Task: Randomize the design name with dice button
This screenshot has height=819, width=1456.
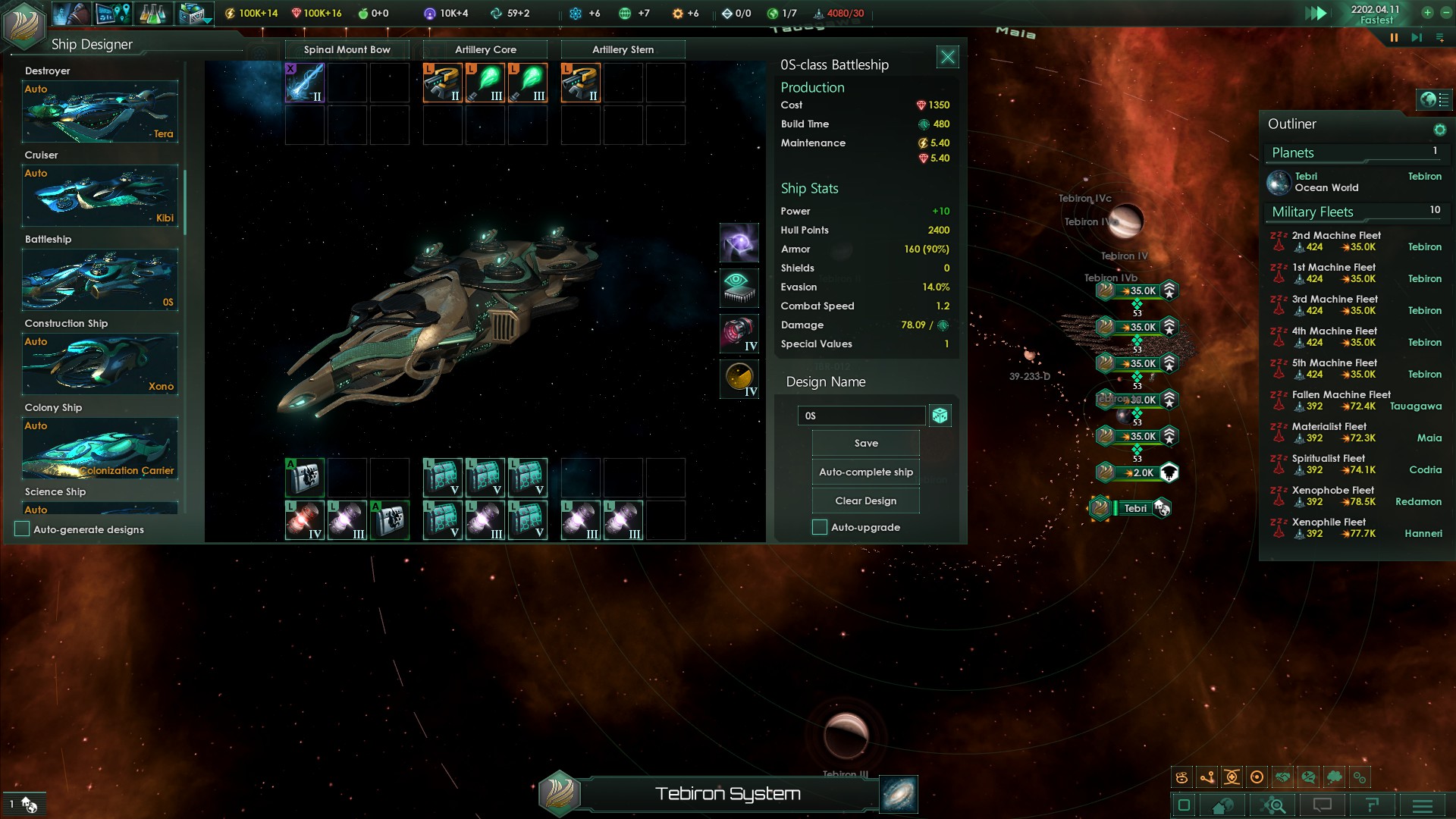Action: pos(940,416)
